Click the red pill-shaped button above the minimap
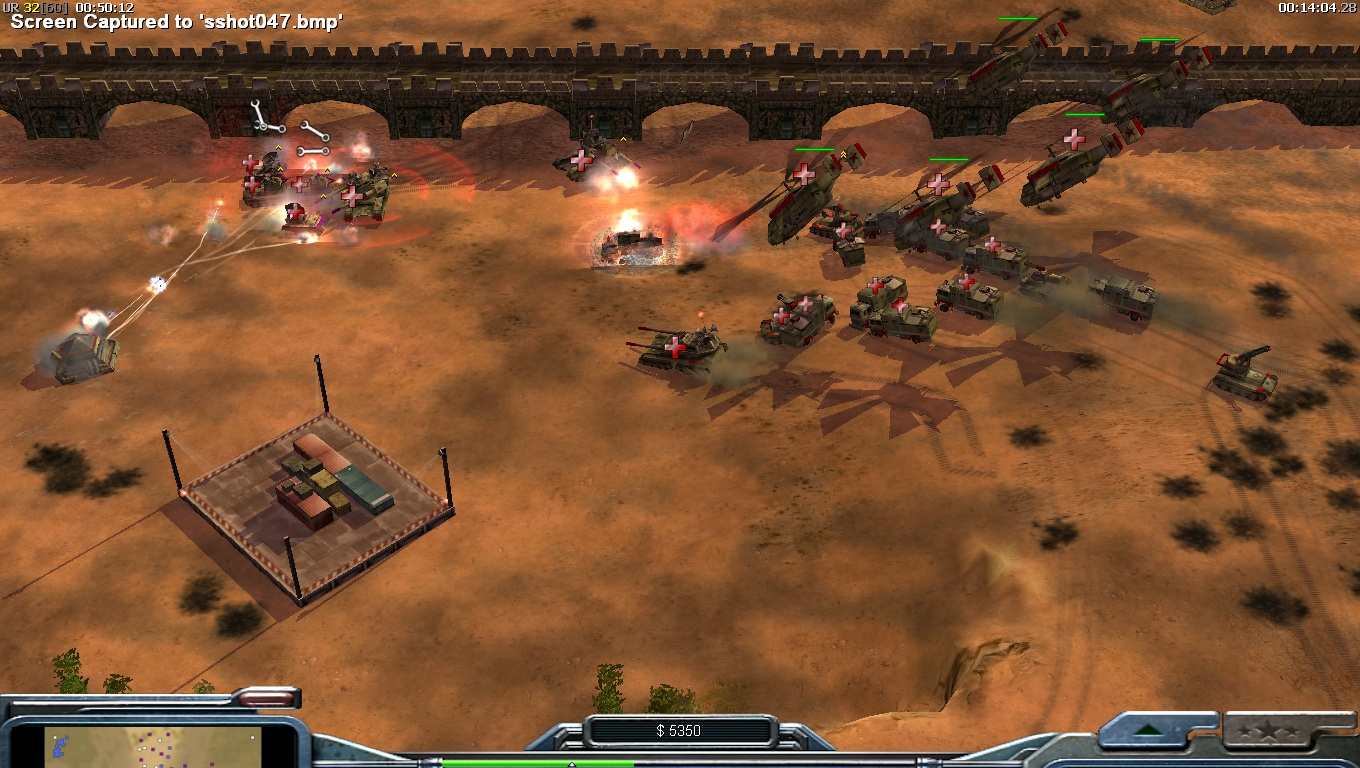Viewport: 1360px width, 768px height. 264,699
